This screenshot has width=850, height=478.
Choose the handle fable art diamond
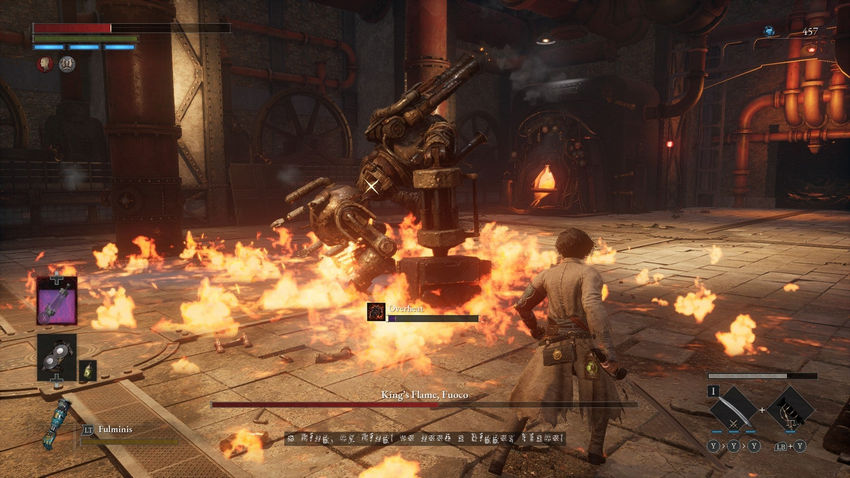click(x=790, y=409)
